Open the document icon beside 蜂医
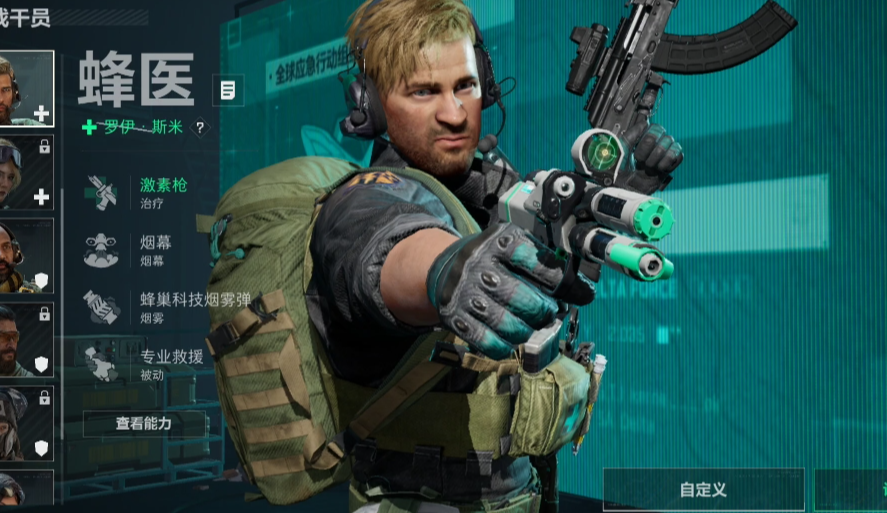Screen dimensions: 887x513 (x=228, y=91)
